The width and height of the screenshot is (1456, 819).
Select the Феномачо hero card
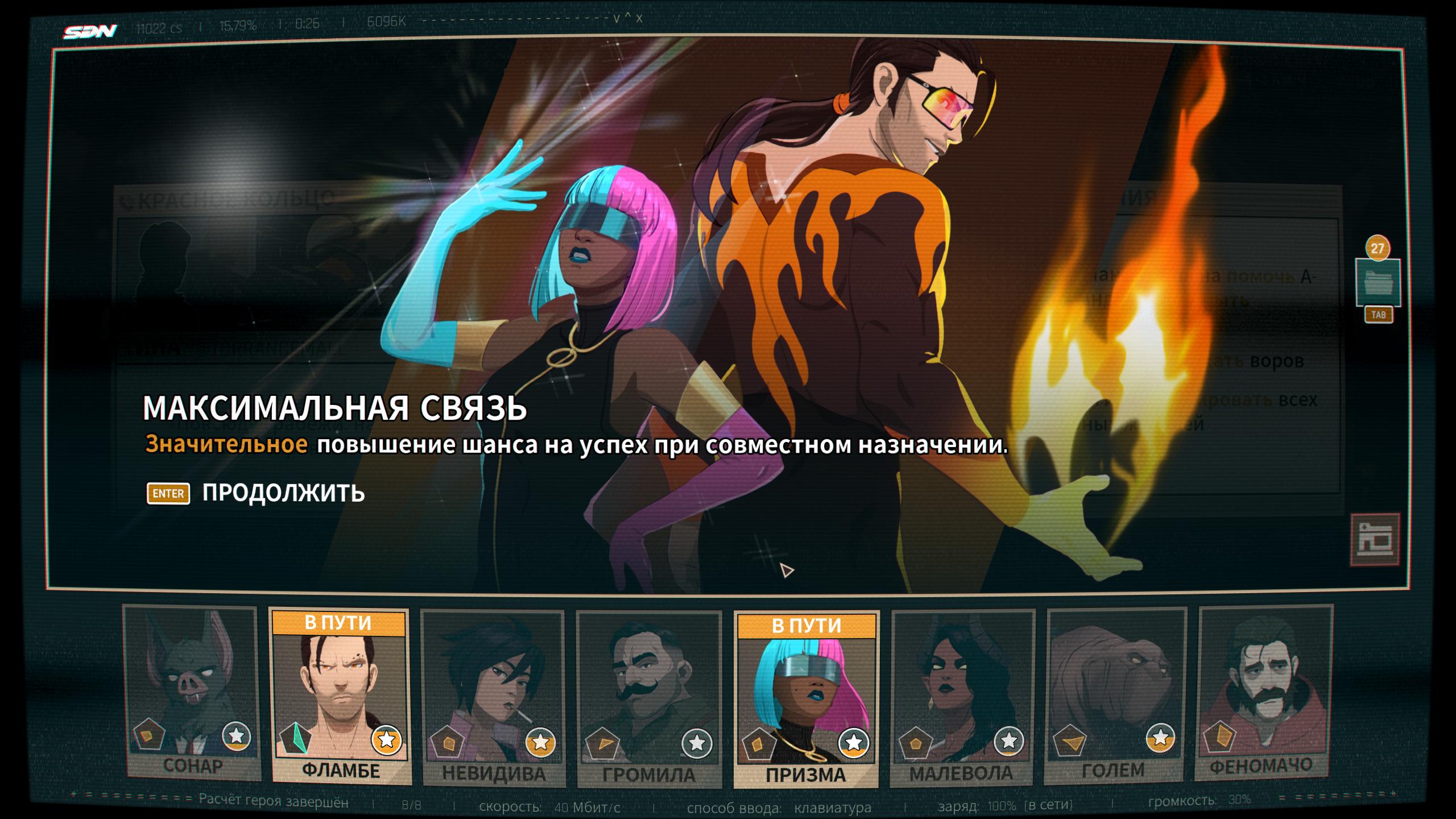pos(1265,693)
